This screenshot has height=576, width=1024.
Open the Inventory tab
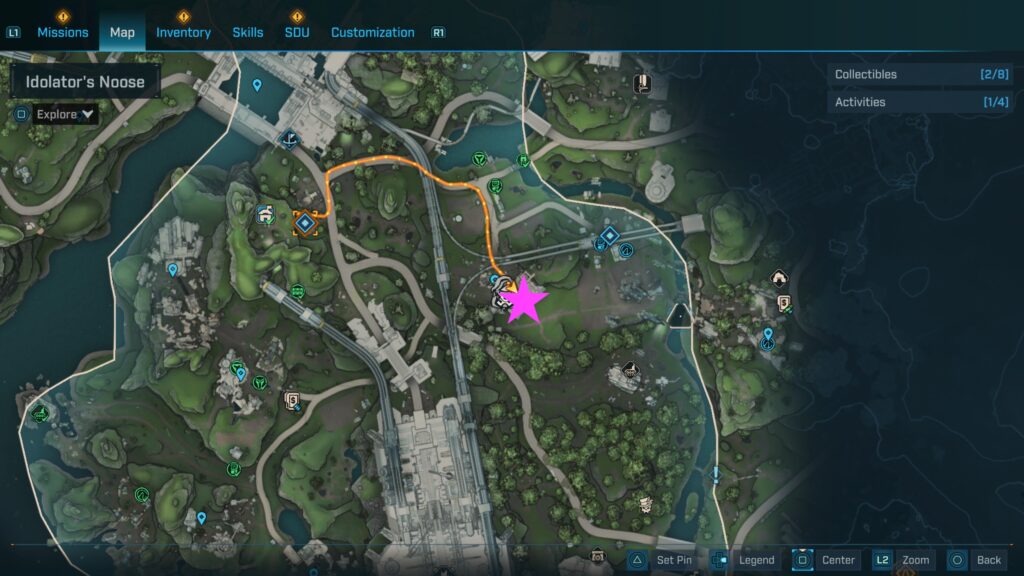point(183,32)
